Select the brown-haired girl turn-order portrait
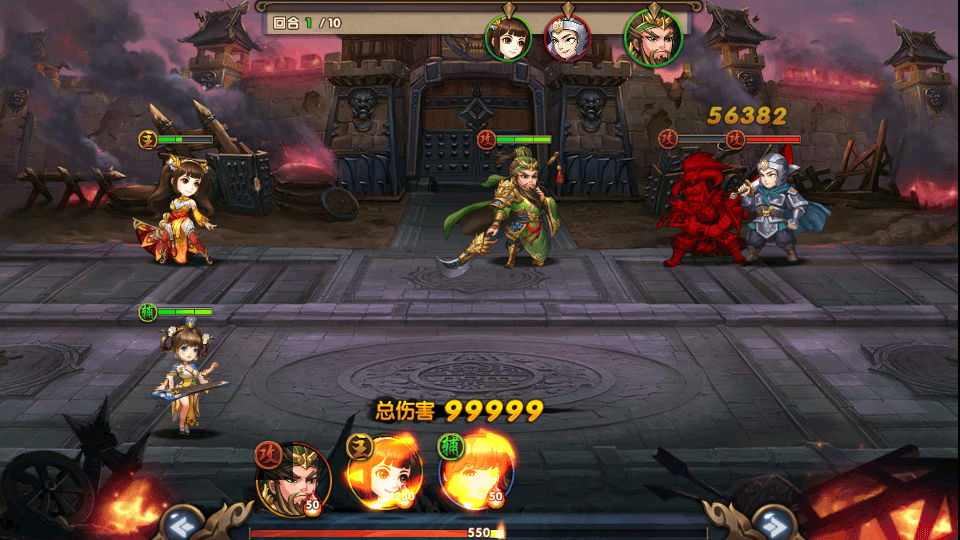Viewport: 960px width, 540px height. click(x=508, y=37)
